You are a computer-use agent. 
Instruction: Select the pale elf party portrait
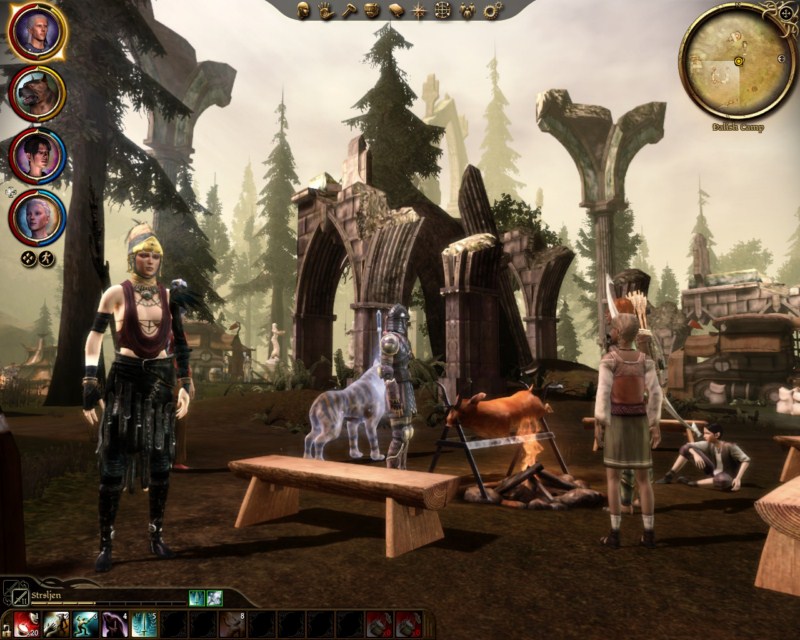point(37,215)
